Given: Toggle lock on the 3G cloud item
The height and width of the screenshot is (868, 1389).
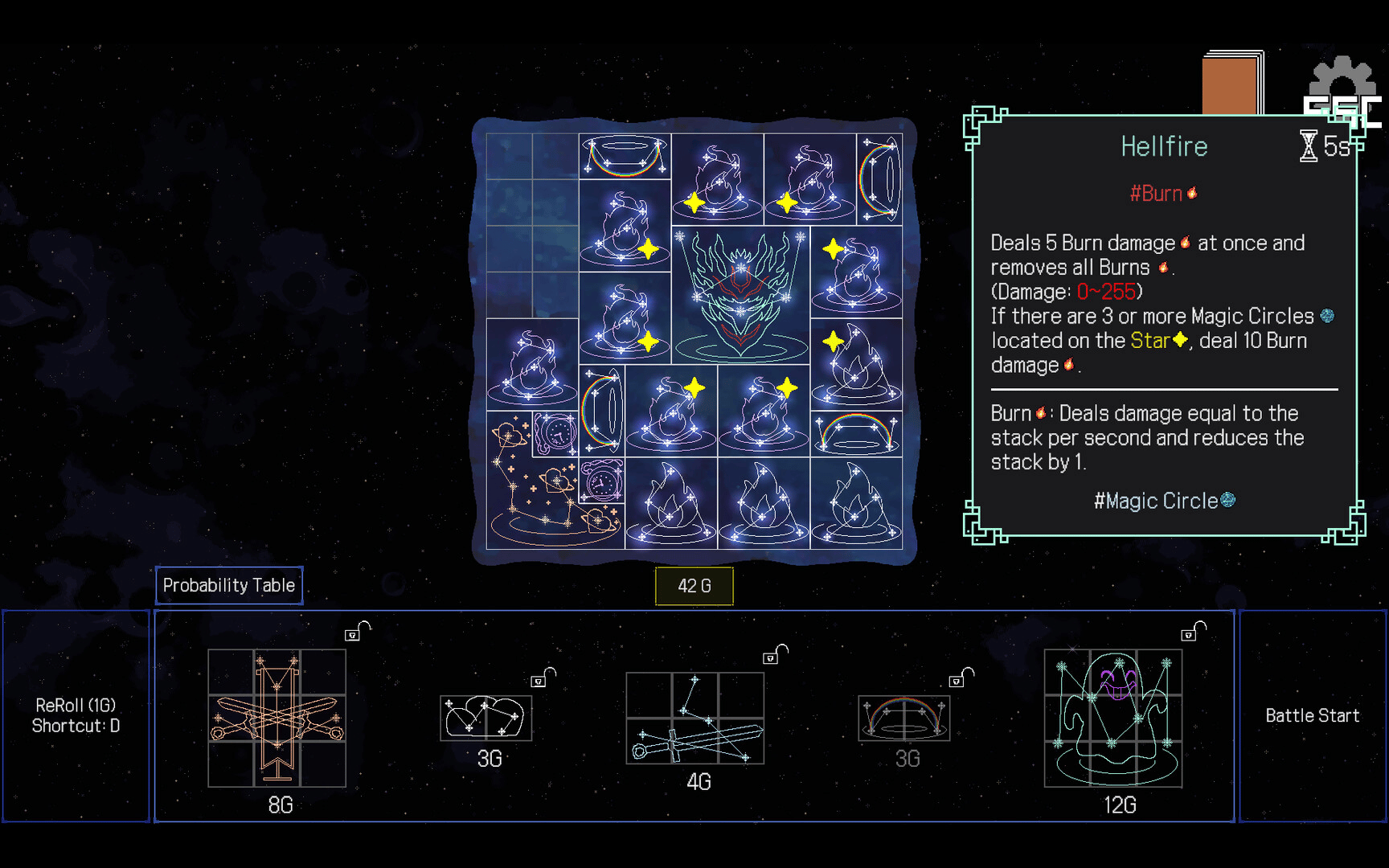Looking at the screenshot, I should pyautogui.click(x=543, y=678).
